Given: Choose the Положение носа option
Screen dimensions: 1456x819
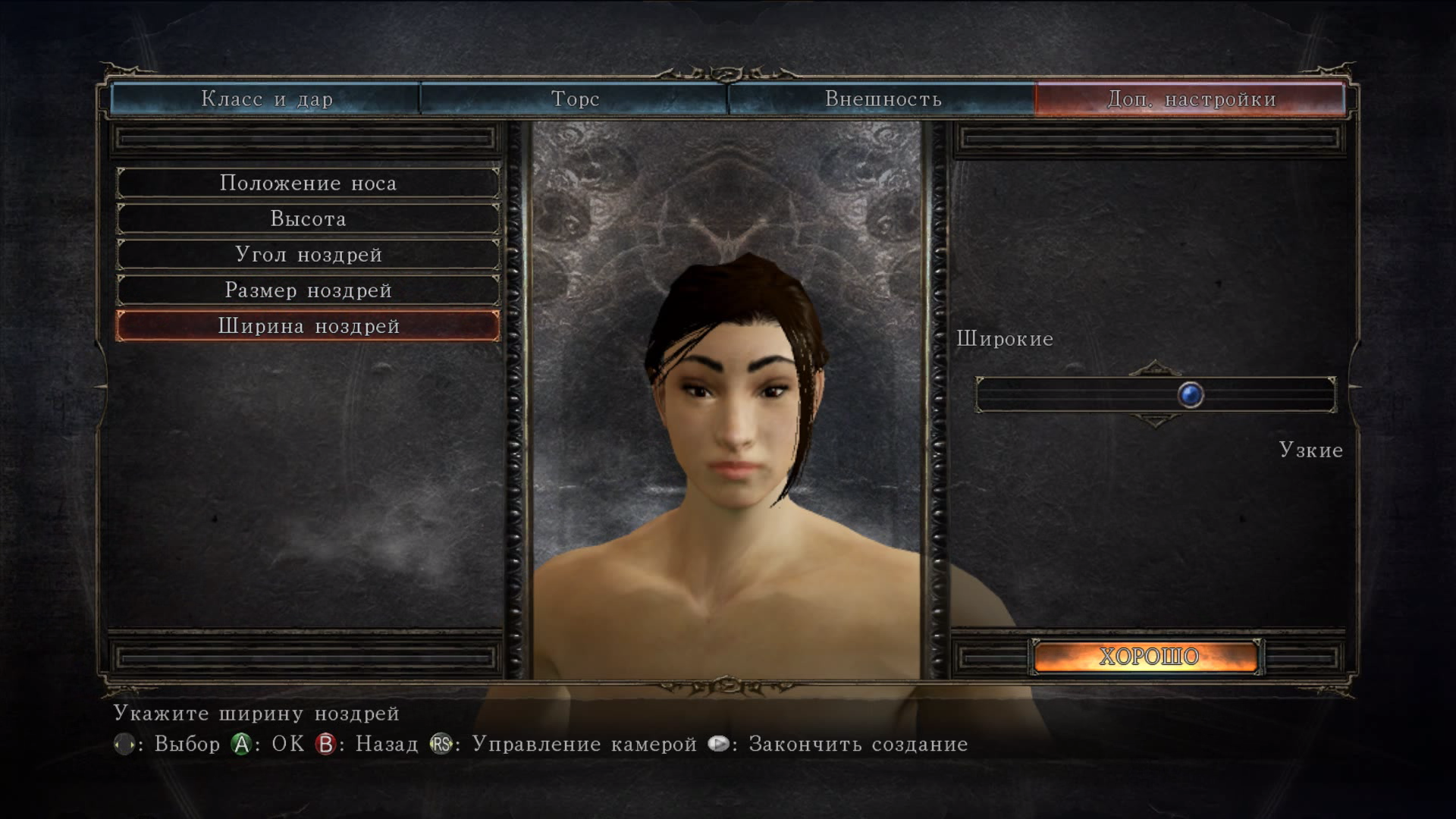Looking at the screenshot, I should (308, 184).
